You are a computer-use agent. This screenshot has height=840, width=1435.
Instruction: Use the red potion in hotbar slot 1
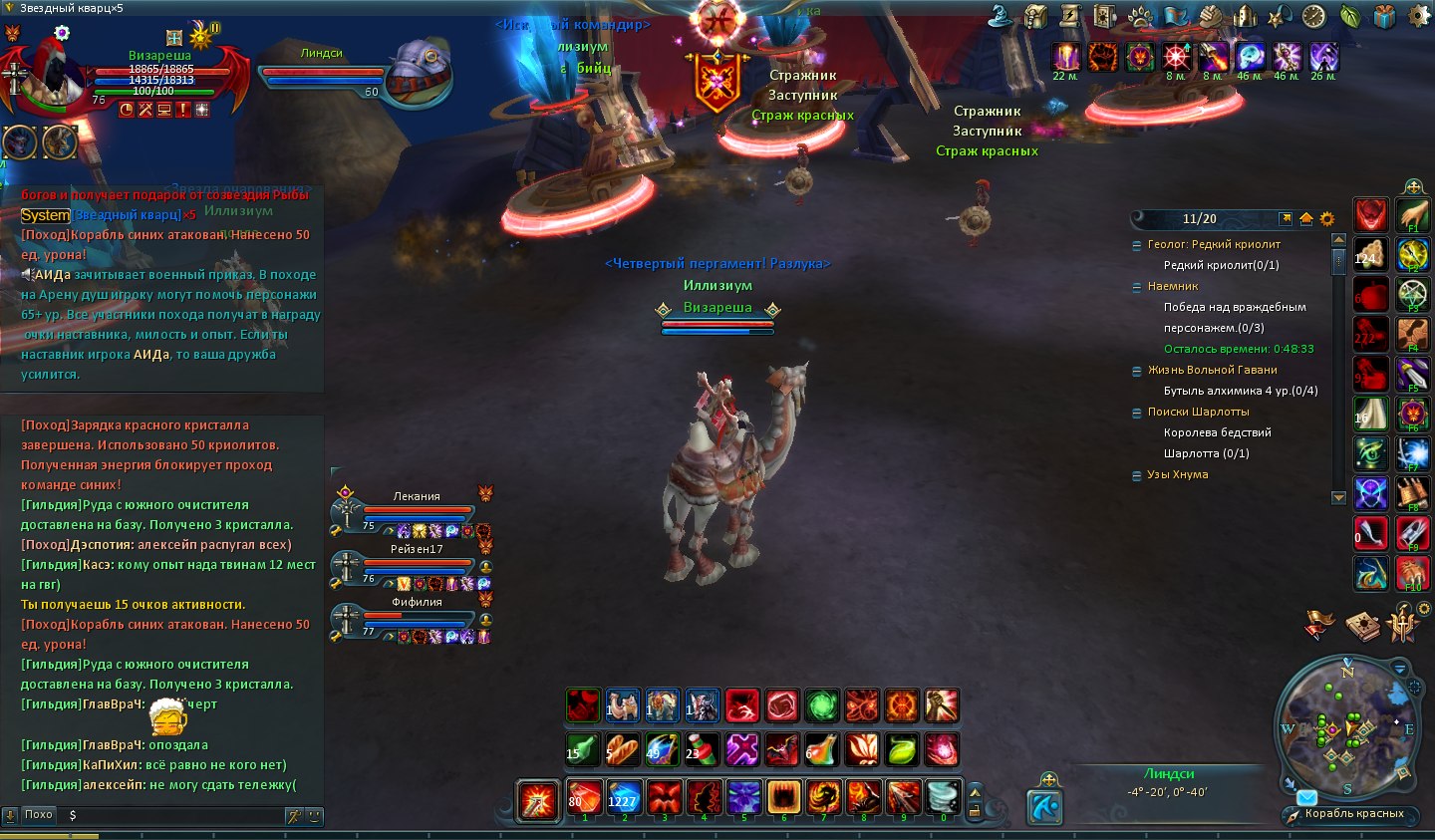(584, 797)
